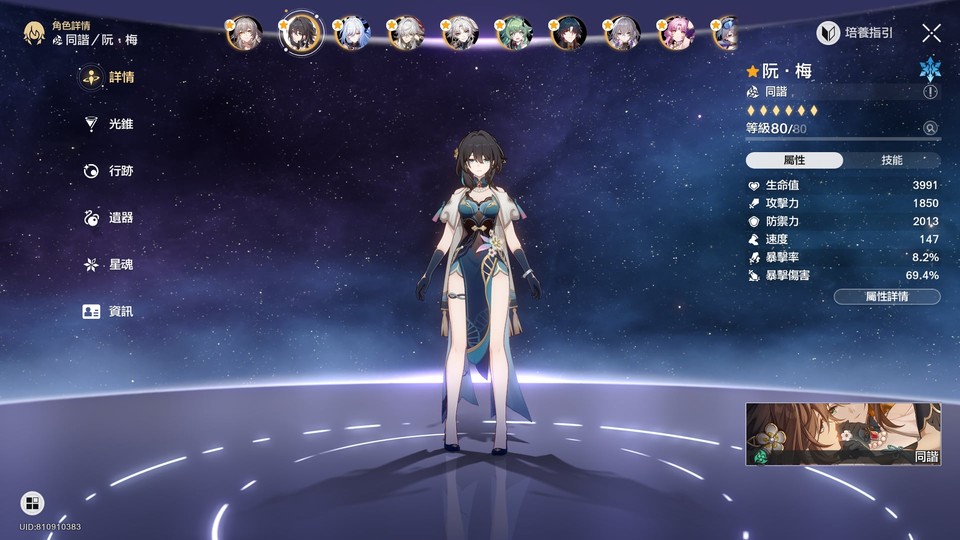
Task: Go to the 行跡 traces section
Action: coord(109,171)
